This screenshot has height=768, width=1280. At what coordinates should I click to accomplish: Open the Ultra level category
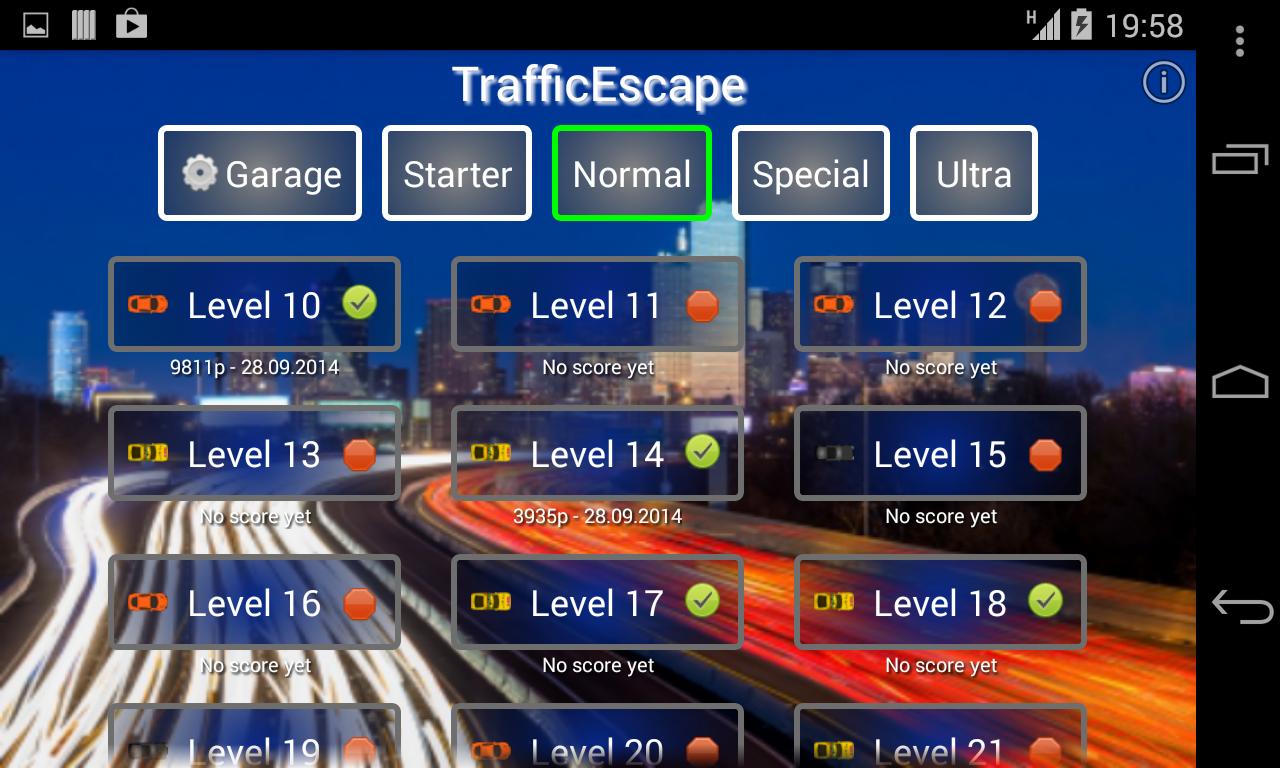point(973,173)
